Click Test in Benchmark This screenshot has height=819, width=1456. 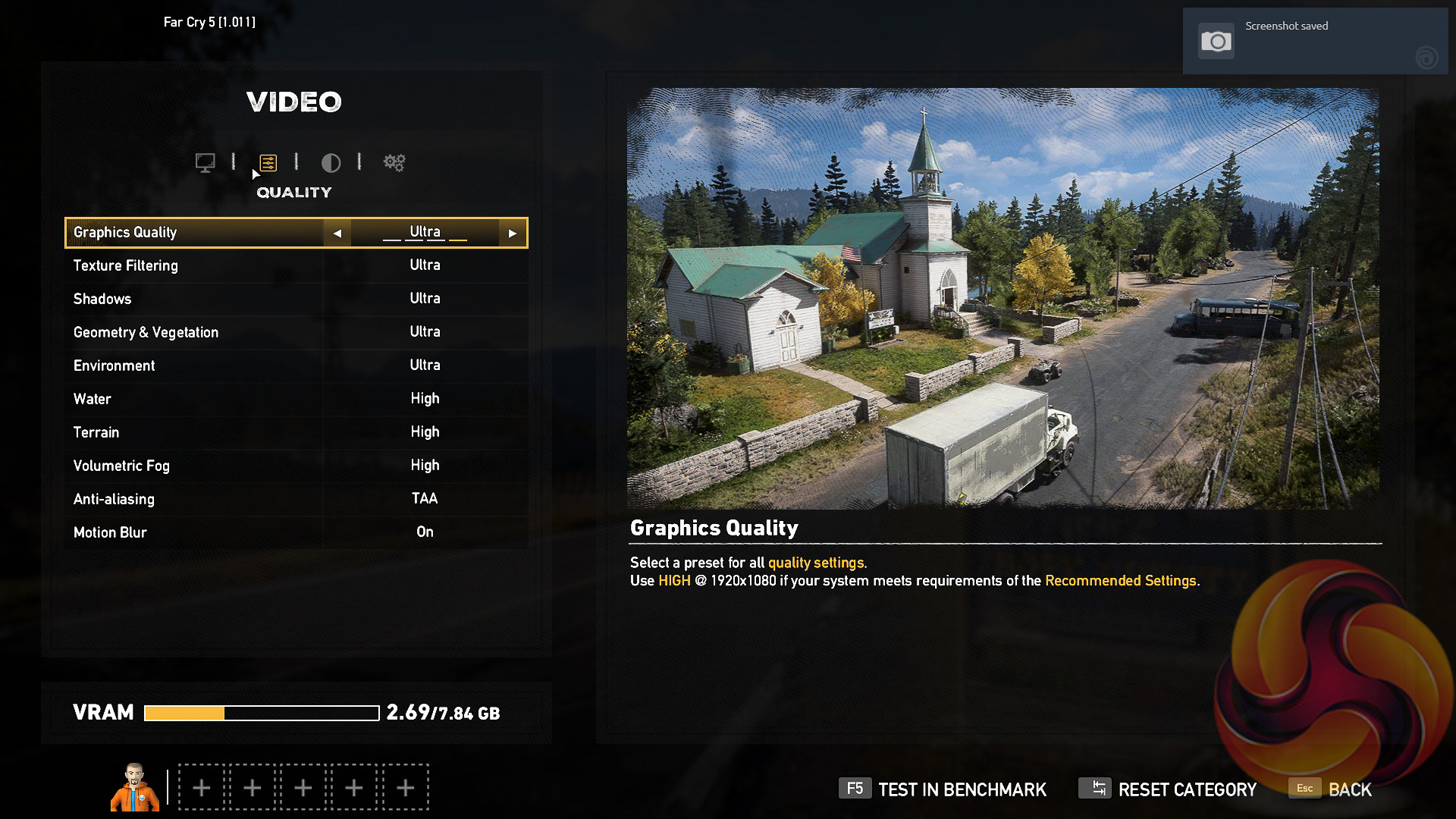pyautogui.click(x=943, y=789)
